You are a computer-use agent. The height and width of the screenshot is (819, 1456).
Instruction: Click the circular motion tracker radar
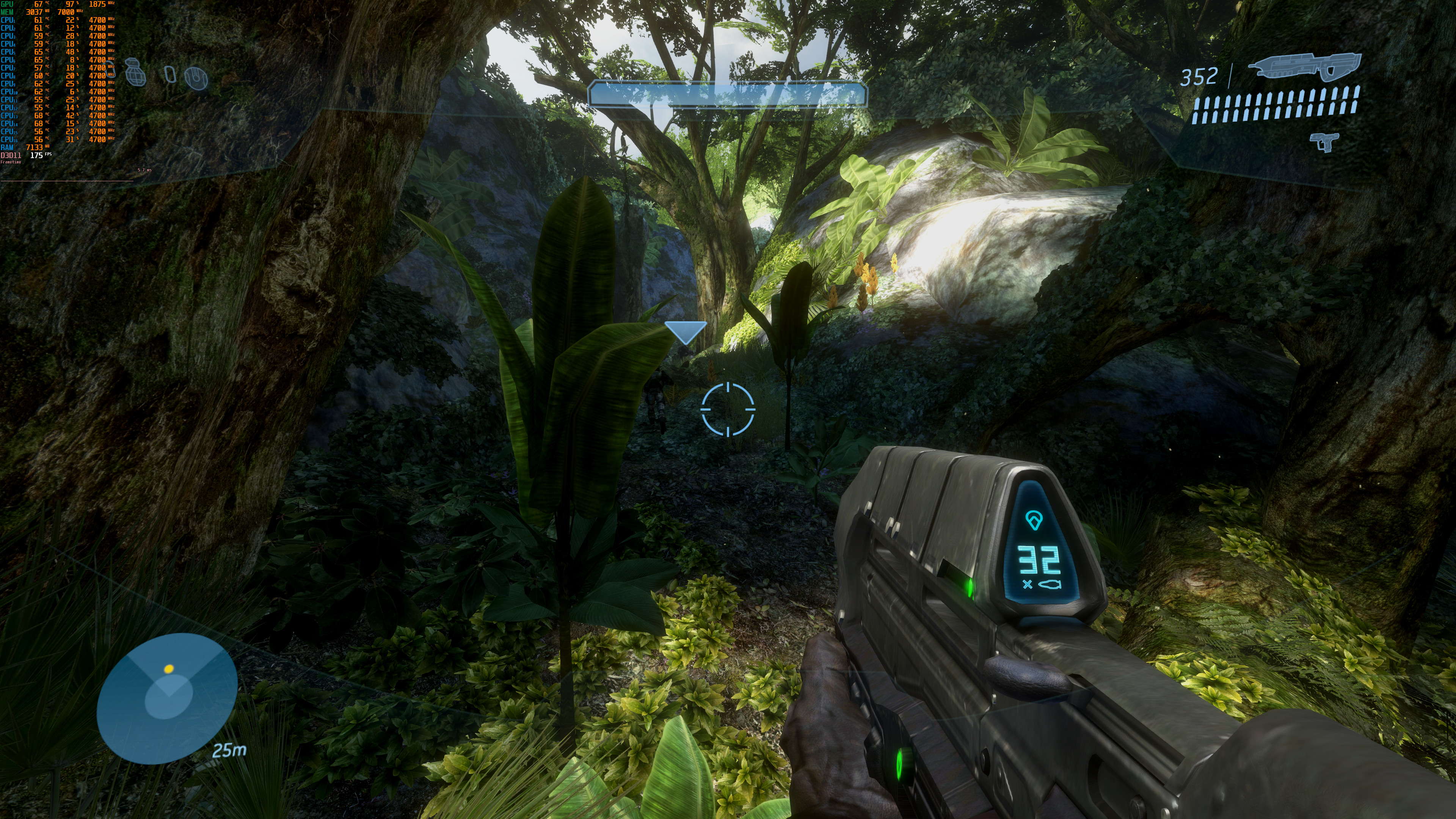tap(167, 698)
